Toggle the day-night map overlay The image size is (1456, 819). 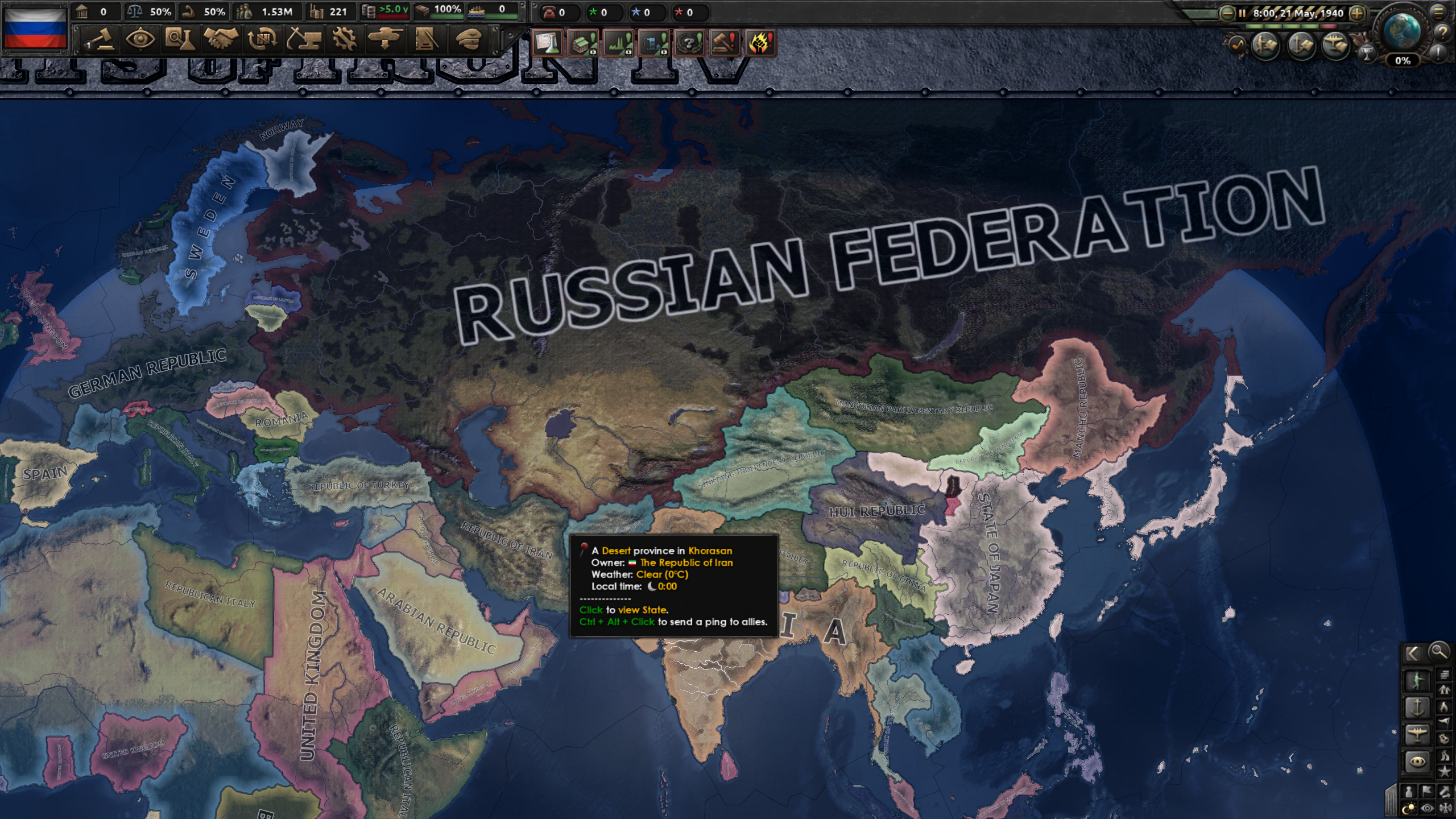click(1409, 807)
